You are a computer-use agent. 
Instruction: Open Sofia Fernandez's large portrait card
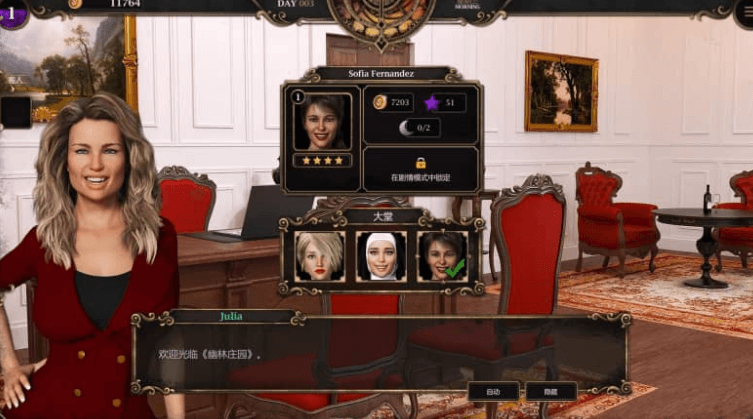[322, 122]
